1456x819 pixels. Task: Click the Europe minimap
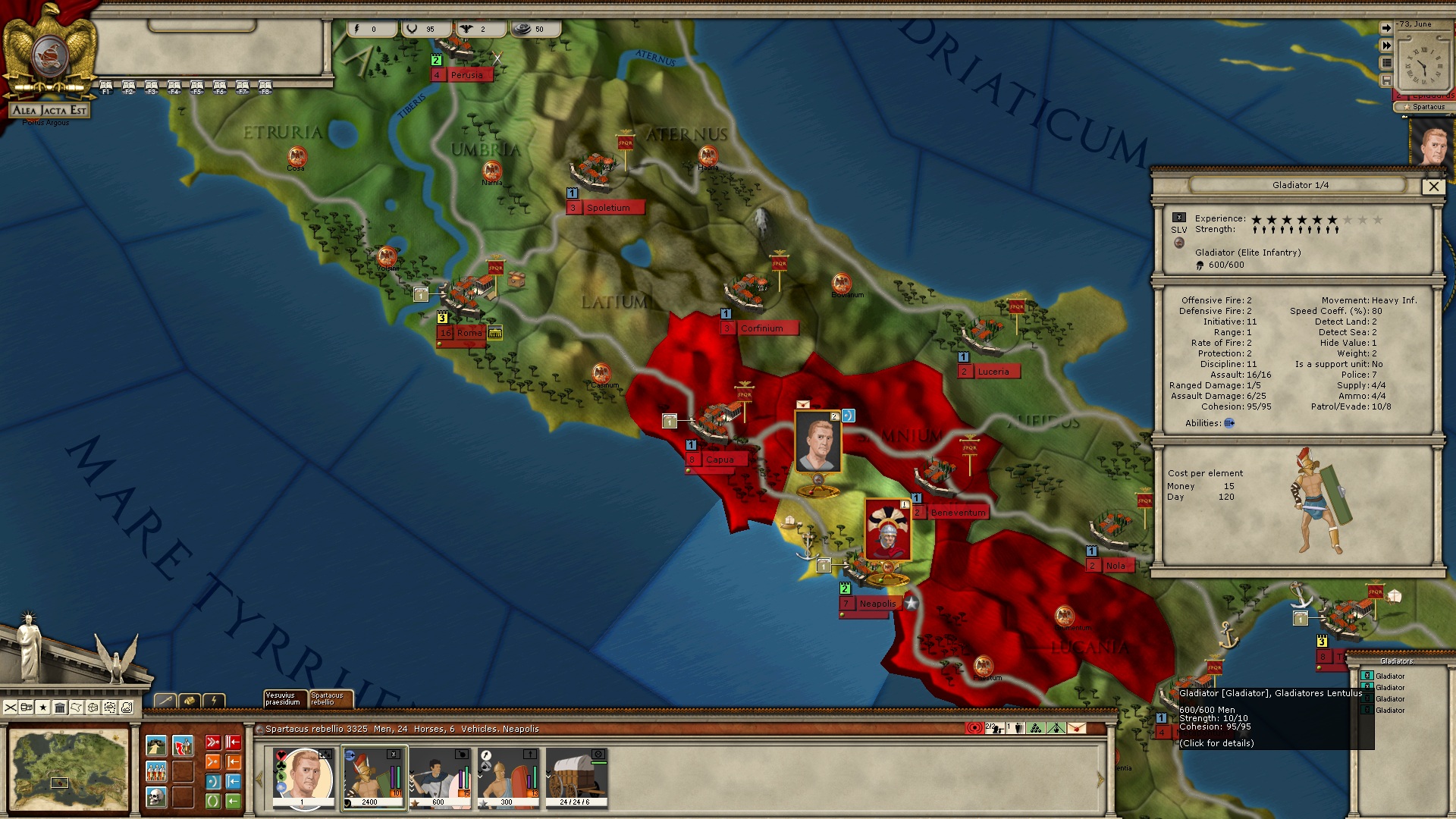(x=68, y=770)
